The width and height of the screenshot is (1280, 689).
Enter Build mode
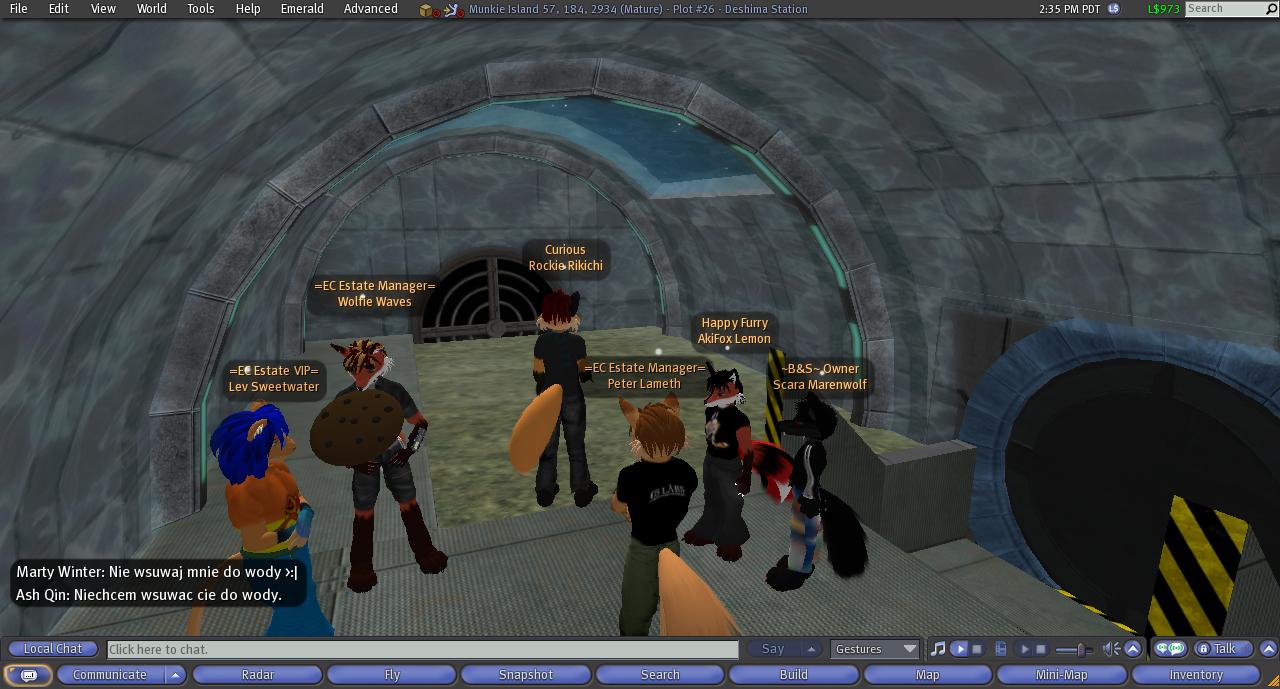click(x=794, y=675)
